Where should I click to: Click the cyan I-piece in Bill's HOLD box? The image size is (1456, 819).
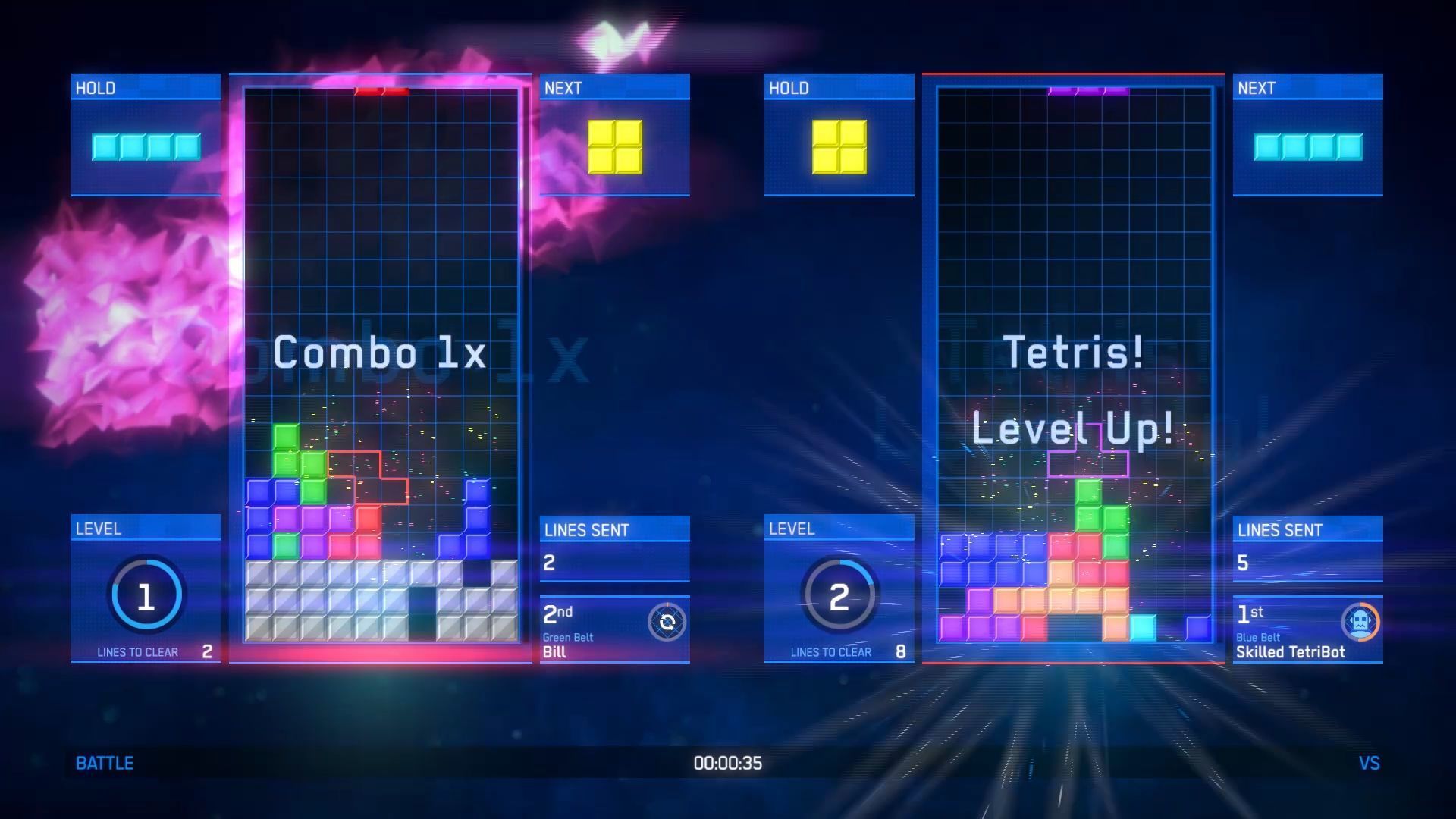pos(146,146)
